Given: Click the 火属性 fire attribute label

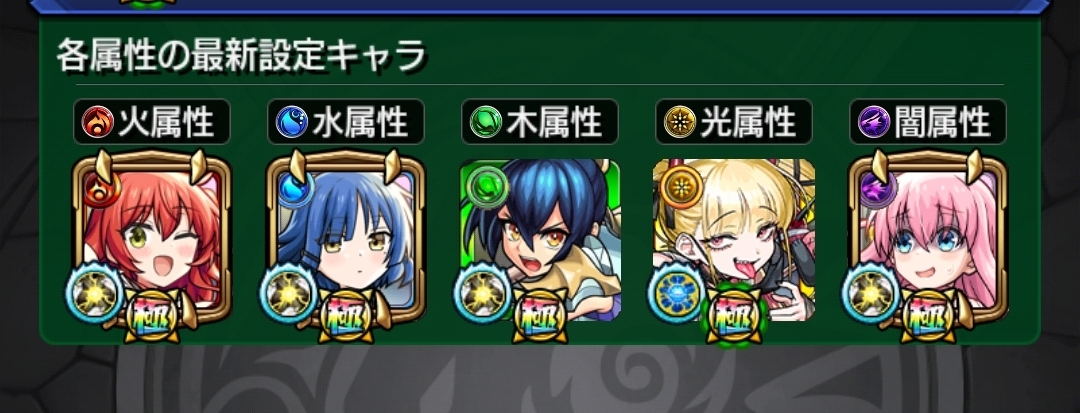Looking at the screenshot, I should click(x=152, y=123).
